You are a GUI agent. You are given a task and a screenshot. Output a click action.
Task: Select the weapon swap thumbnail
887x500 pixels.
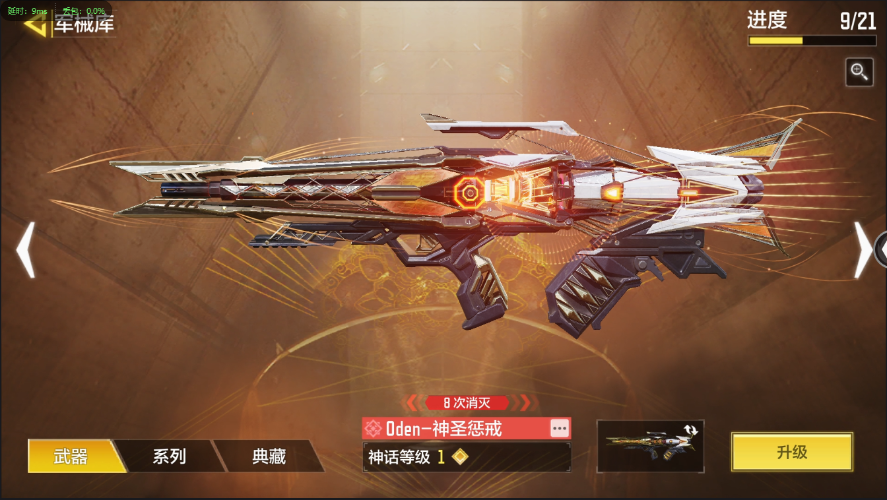pos(650,446)
